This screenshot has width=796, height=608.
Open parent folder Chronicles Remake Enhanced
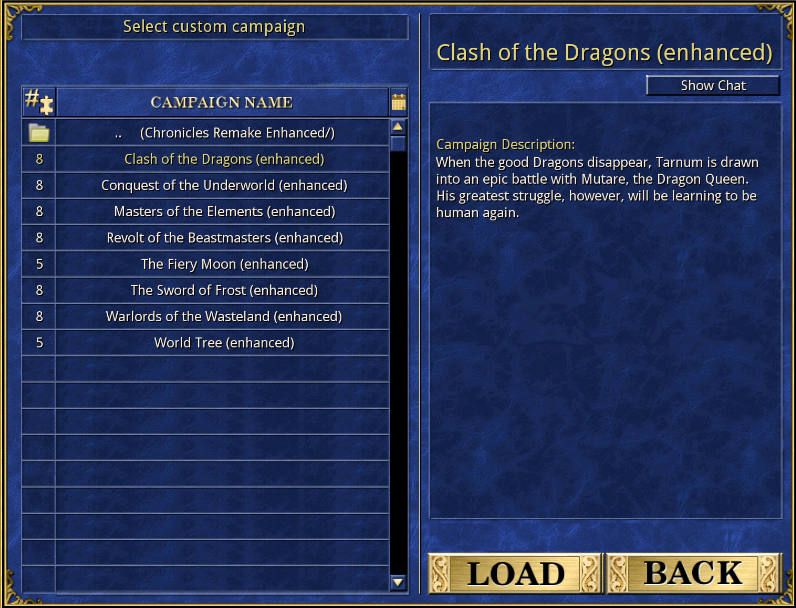click(223, 133)
